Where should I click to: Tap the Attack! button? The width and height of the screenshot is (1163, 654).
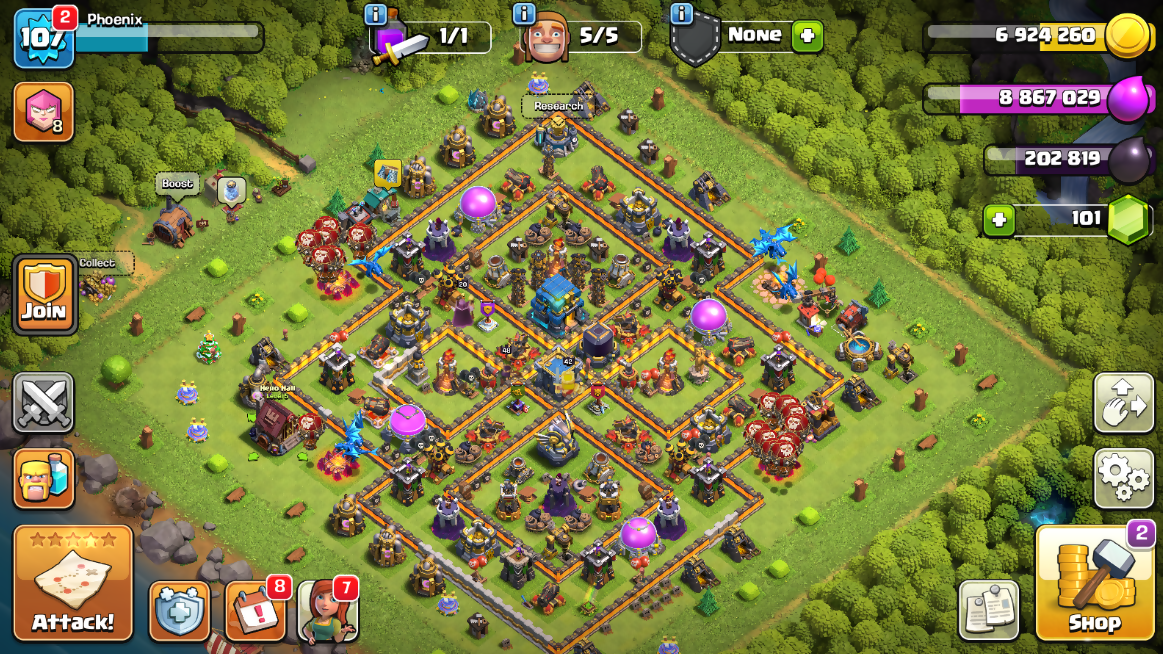click(73, 582)
